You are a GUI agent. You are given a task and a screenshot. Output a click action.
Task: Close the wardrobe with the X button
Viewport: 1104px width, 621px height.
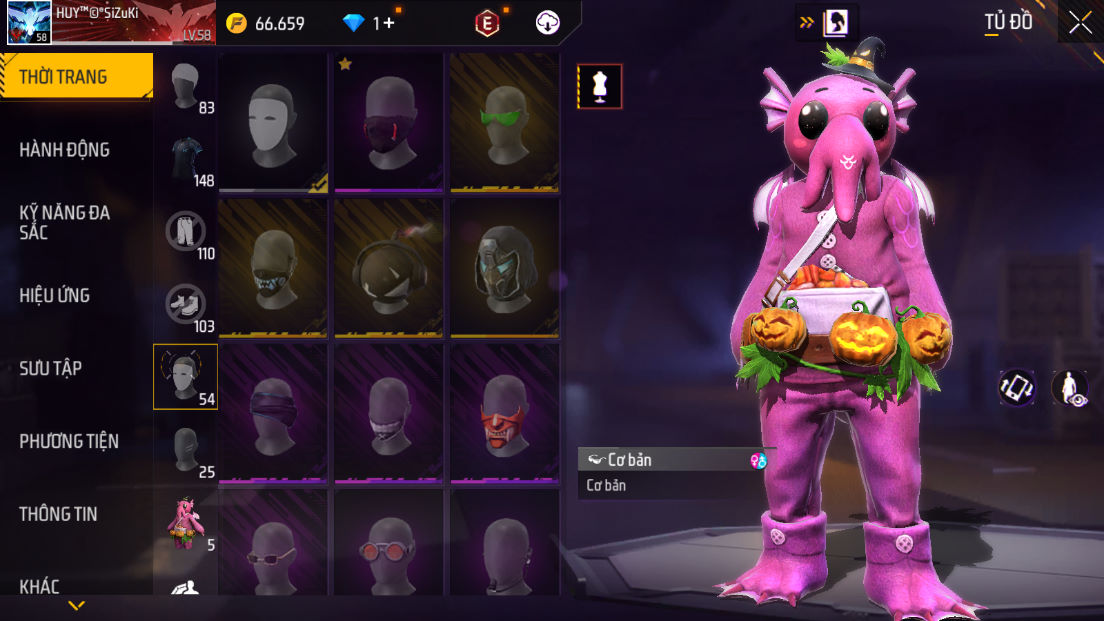click(1080, 22)
